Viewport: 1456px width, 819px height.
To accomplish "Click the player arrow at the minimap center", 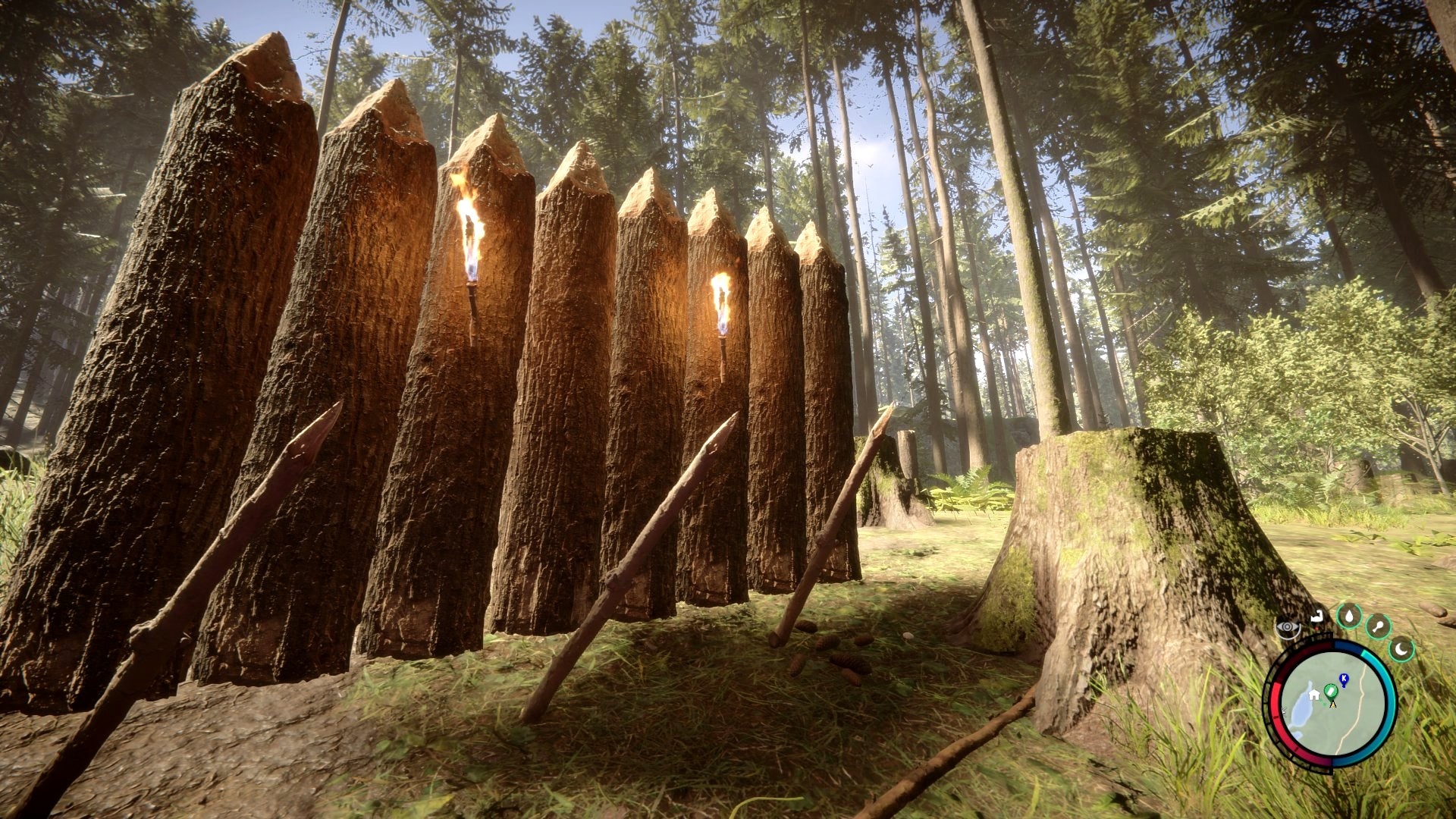I will click(1333, 704).
